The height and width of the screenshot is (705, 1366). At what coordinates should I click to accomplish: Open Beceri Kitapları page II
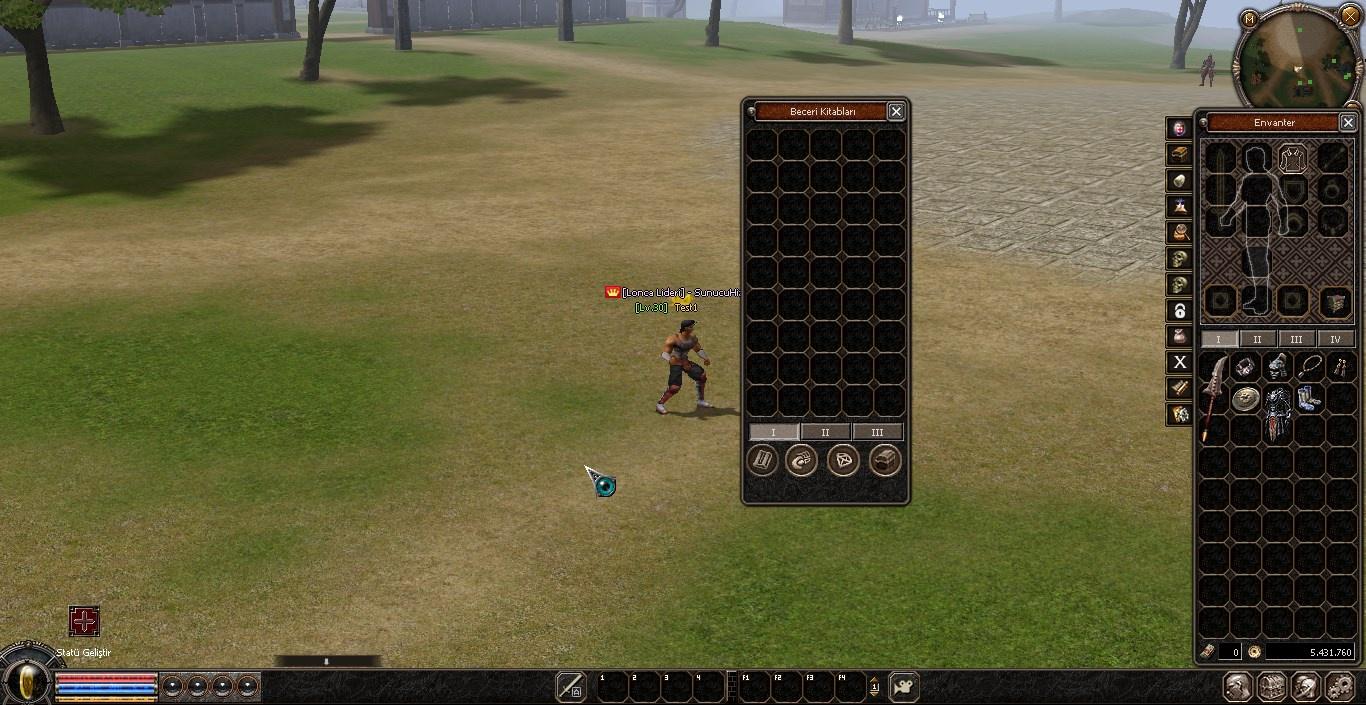click(x=825, y=432)
